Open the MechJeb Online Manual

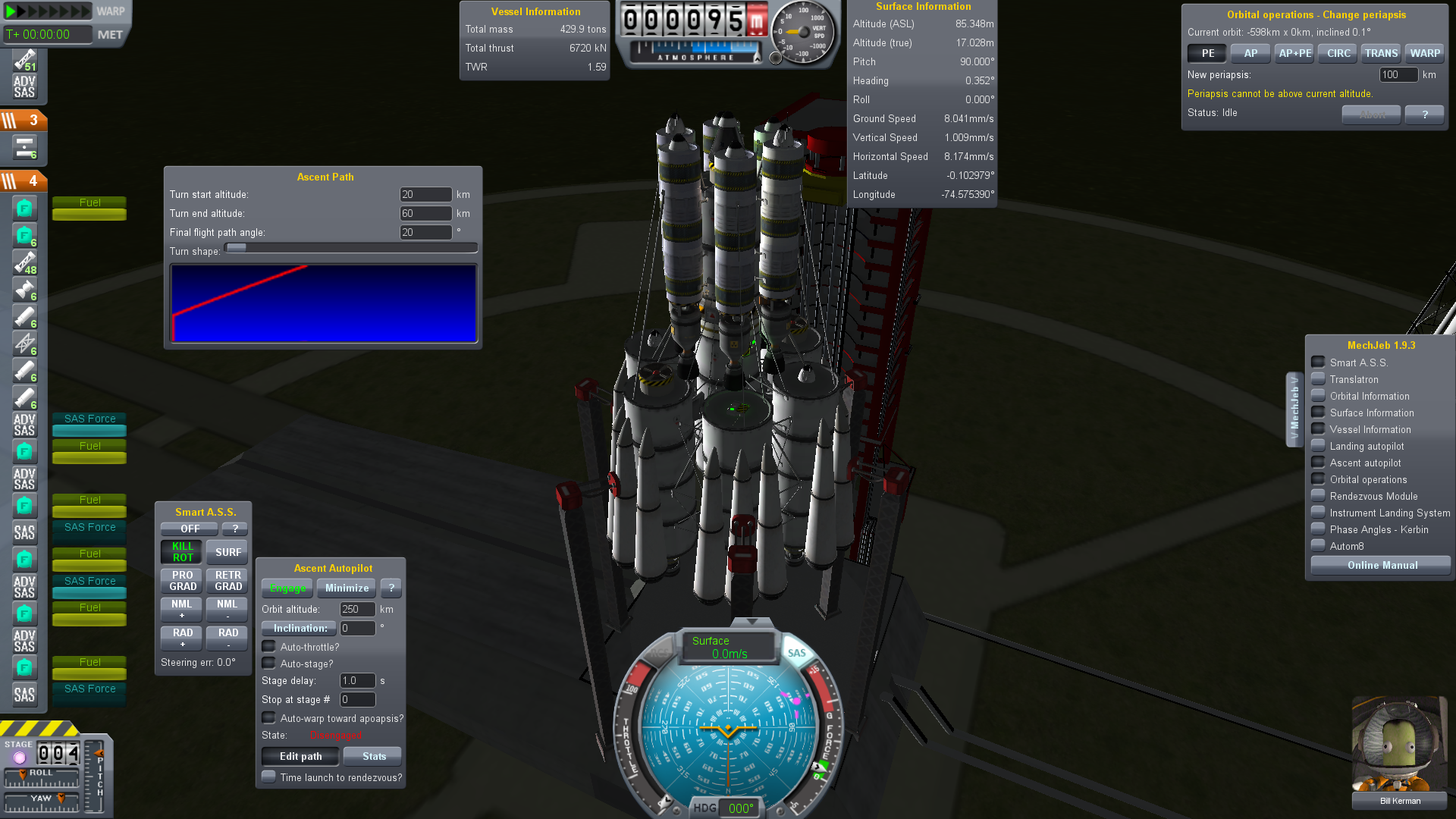1382,566
